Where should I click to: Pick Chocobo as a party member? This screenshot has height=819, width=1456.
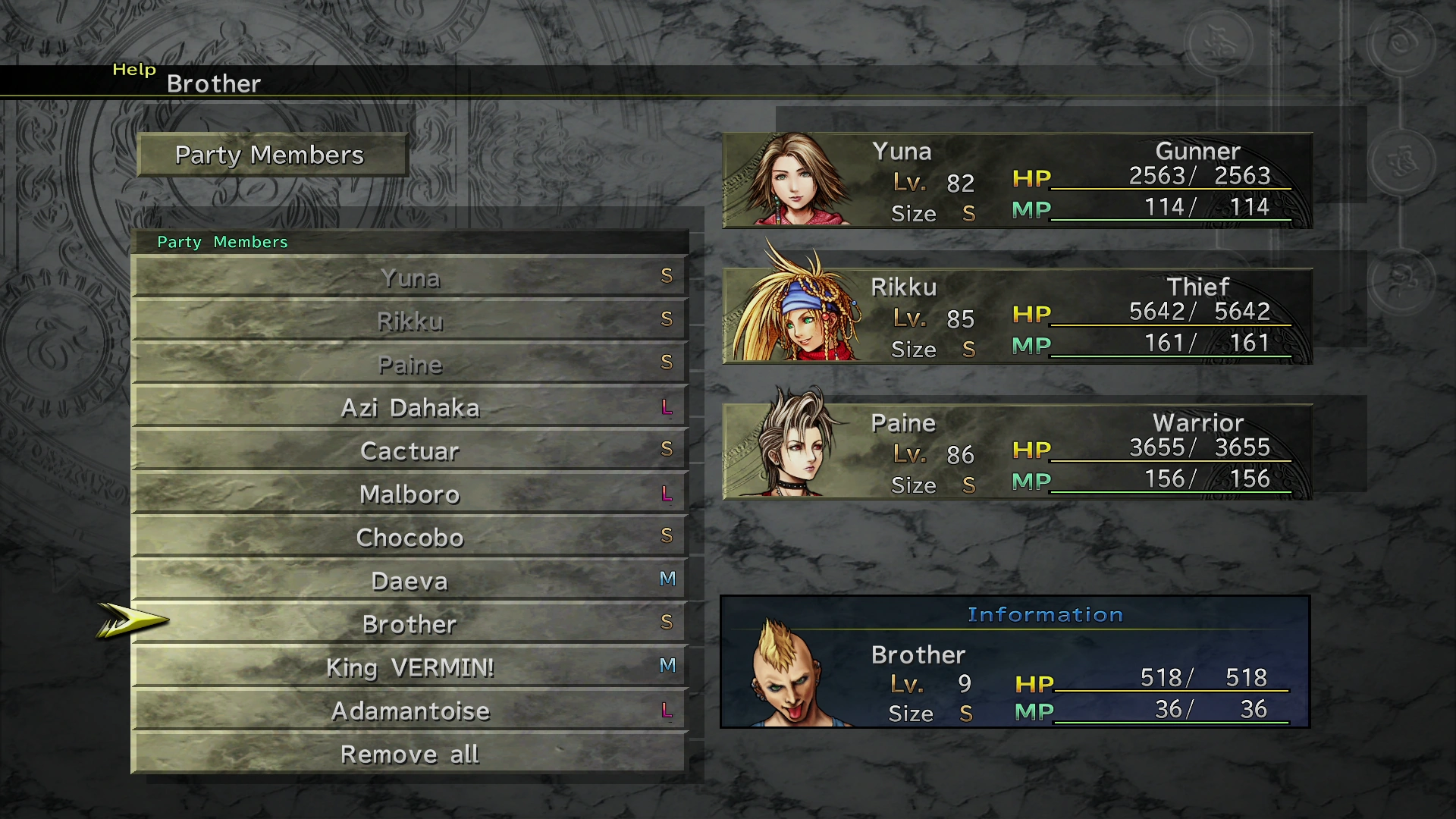click(409, 537)
